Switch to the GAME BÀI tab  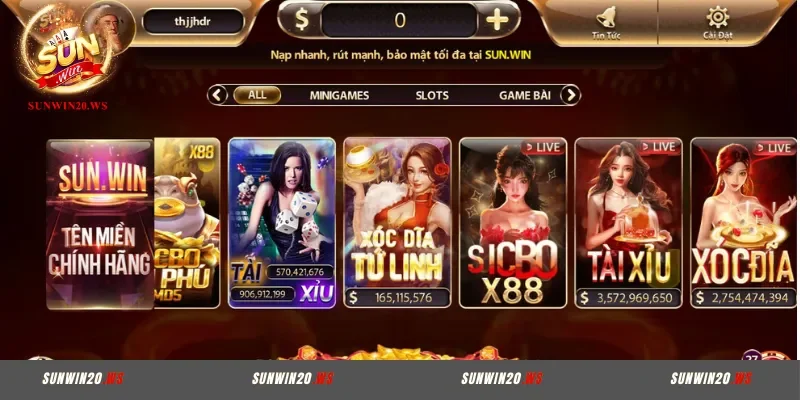click(526, 95)
